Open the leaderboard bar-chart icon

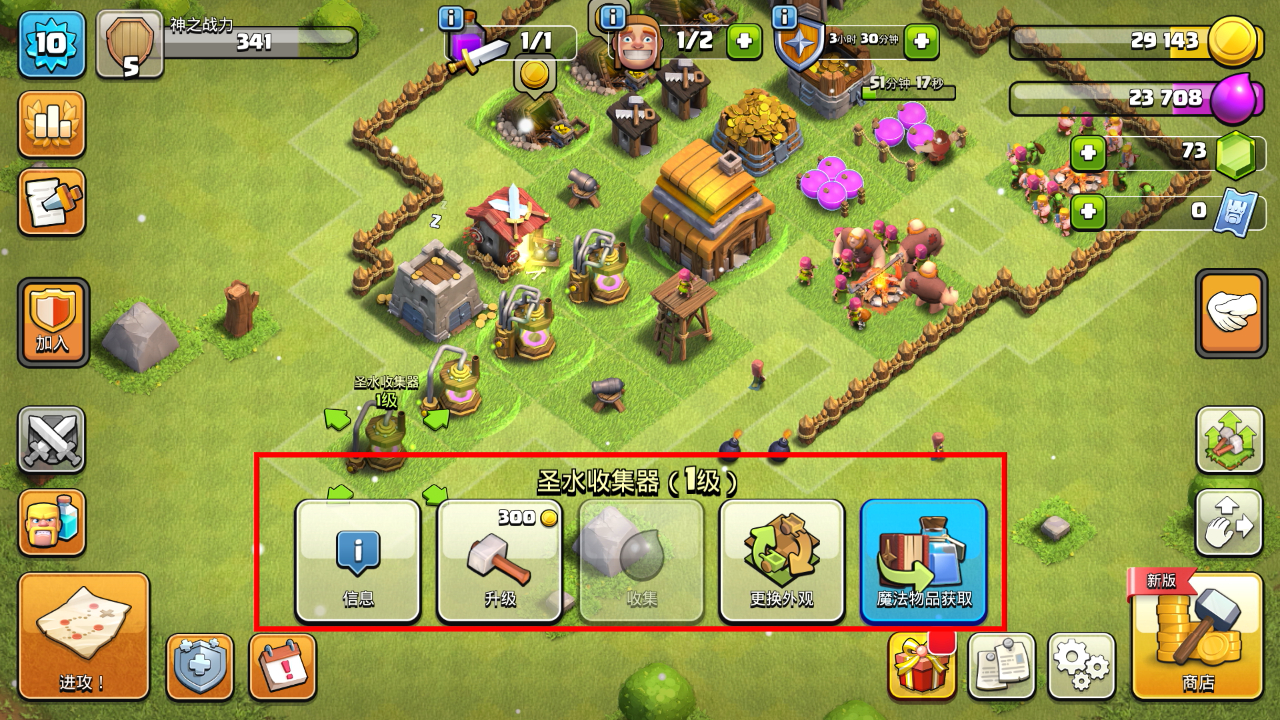[x=52, y=124]
